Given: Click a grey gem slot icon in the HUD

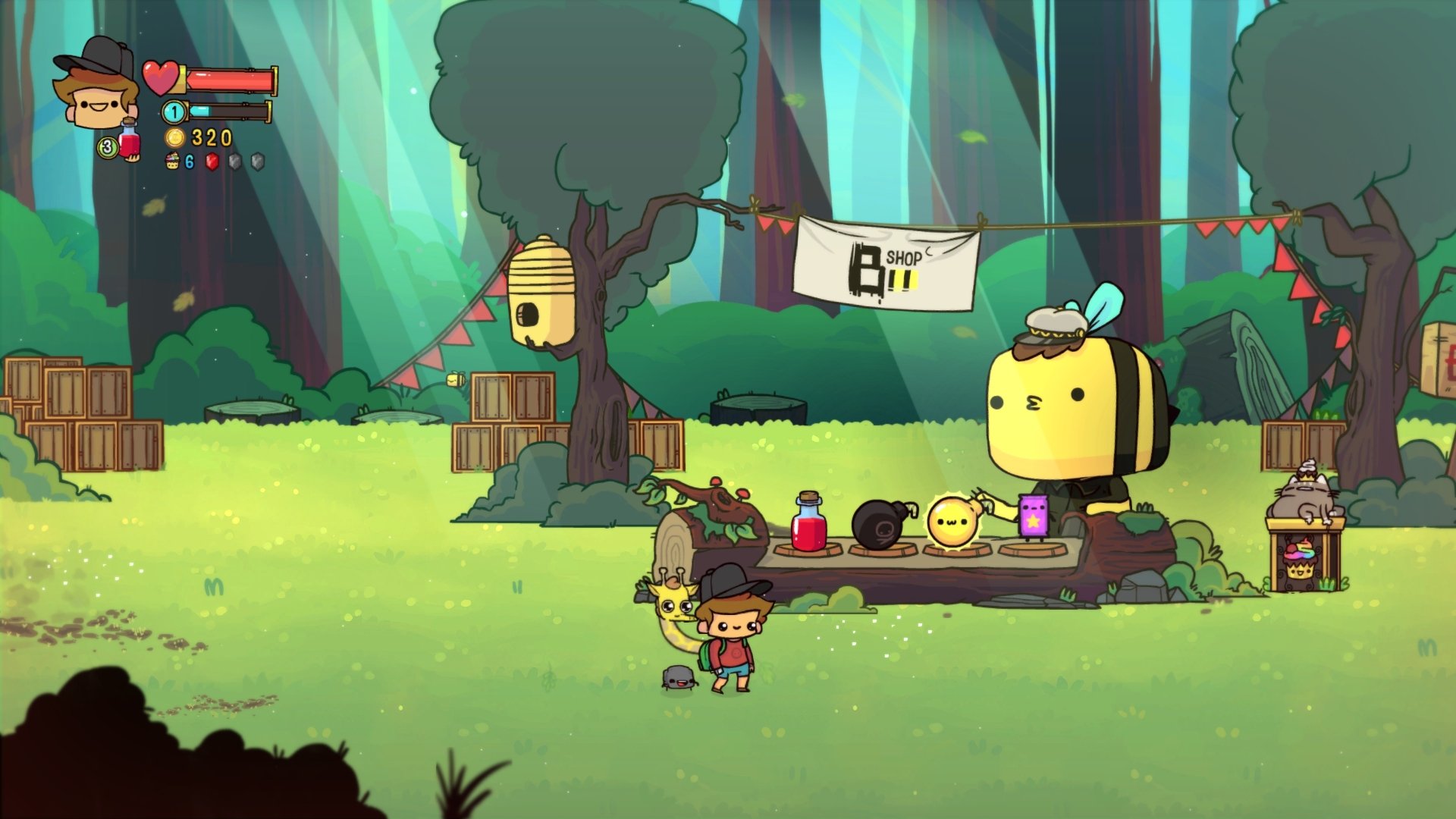Looking at the screenshot, I should [234, 162].
